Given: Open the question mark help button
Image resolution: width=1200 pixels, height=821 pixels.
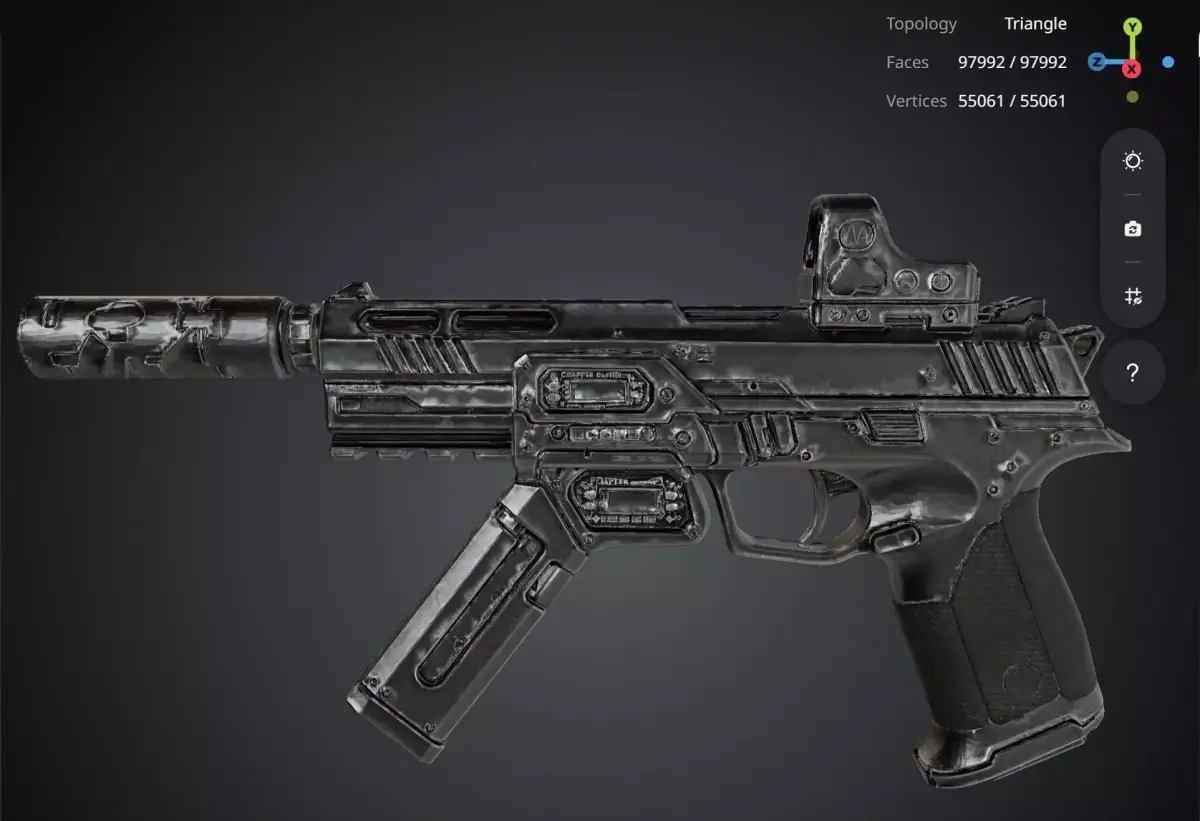Looking at the screenshot, I should click(1132, 373).
